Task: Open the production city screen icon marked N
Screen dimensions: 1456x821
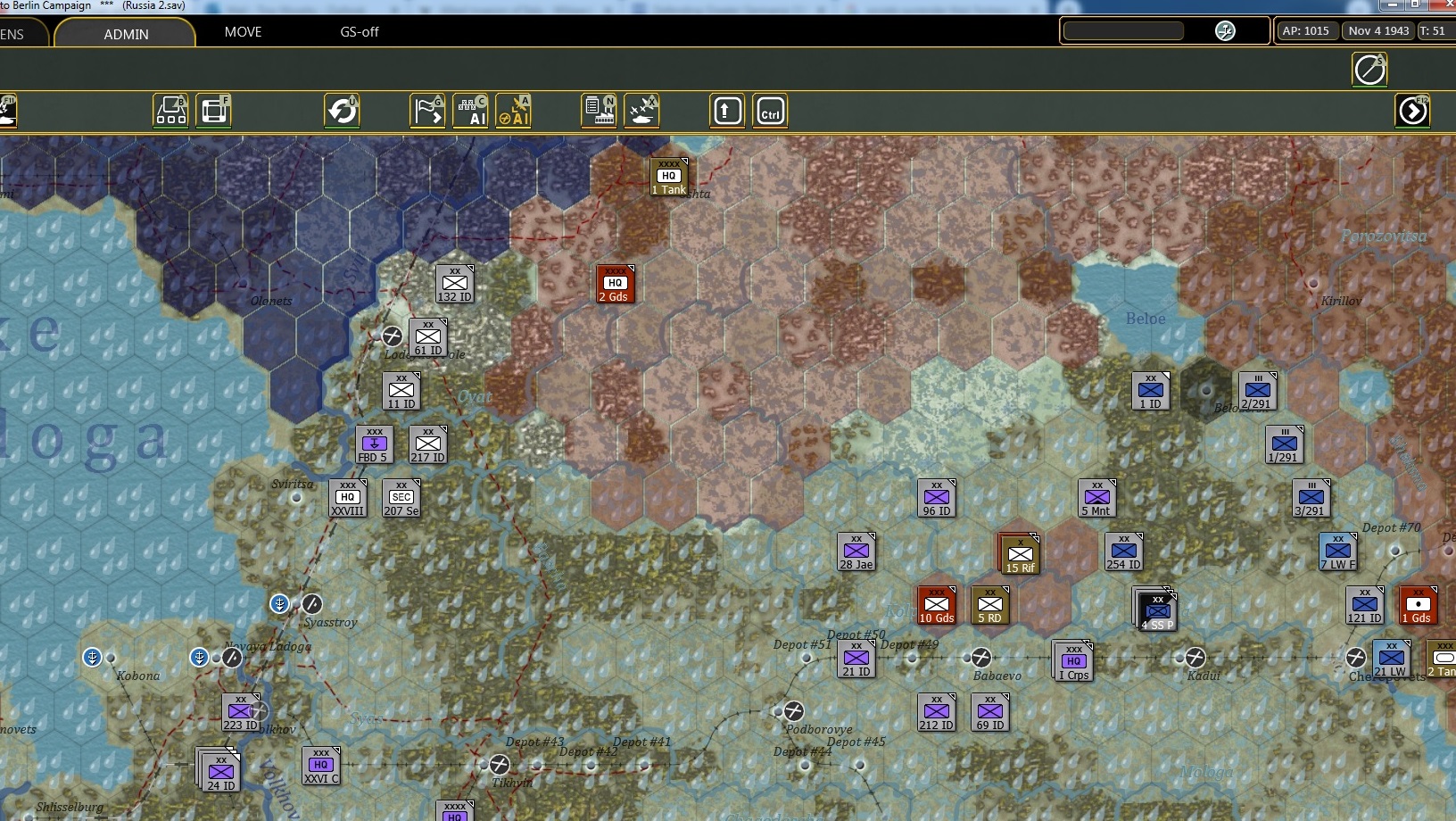Action: (x=600, y=111)
